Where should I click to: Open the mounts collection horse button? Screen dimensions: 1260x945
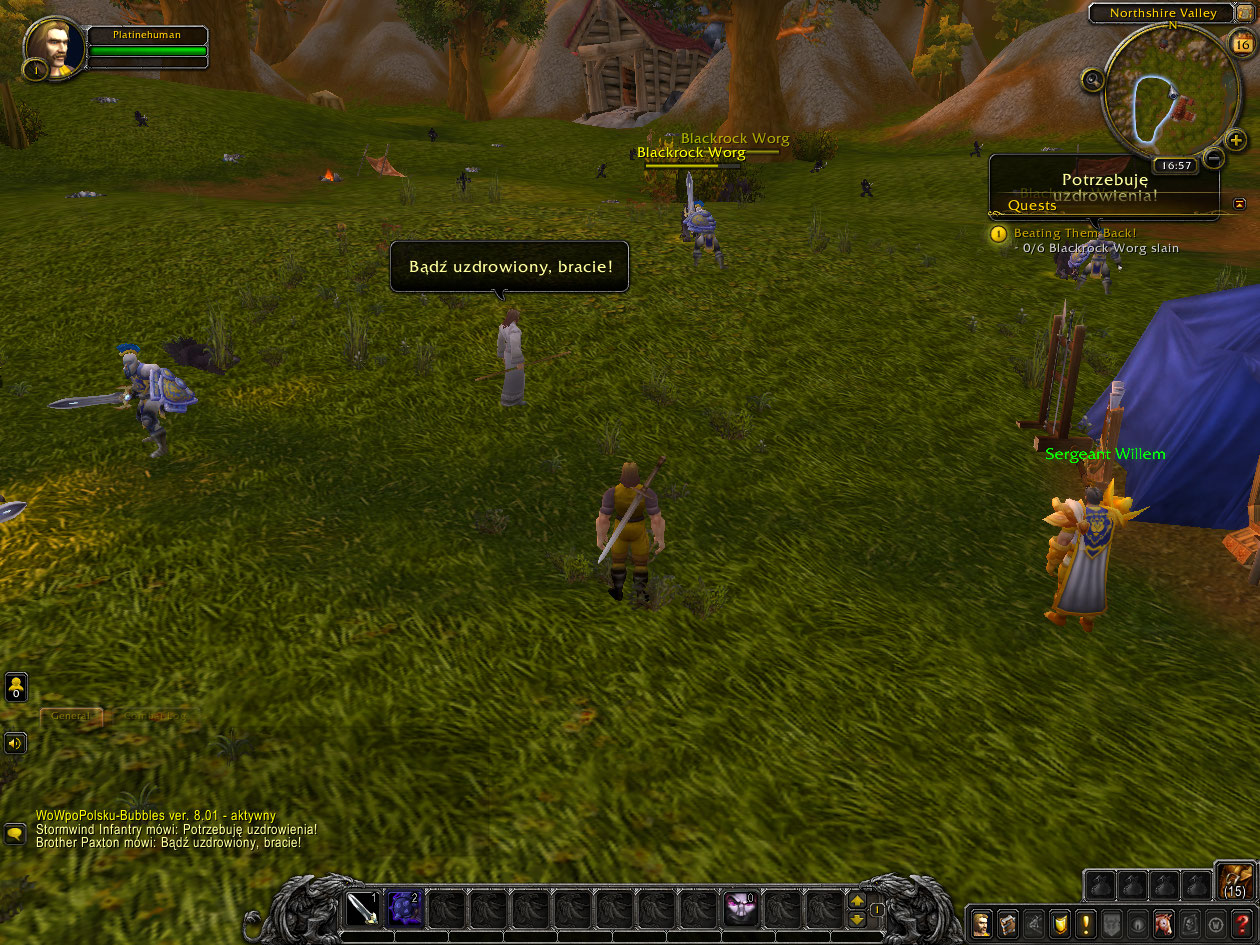[1164, 924]
